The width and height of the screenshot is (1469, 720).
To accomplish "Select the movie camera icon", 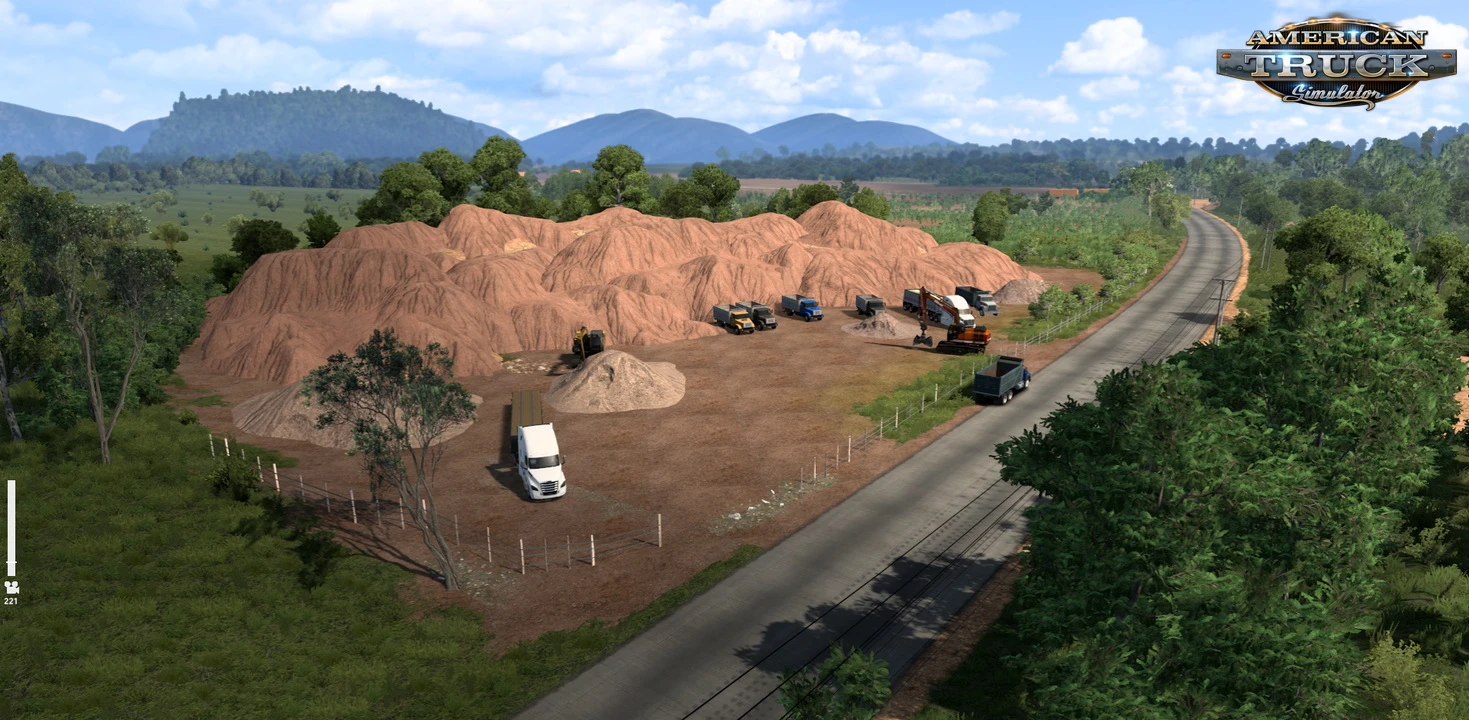I will pyautogui.click(x=11, y=587).
